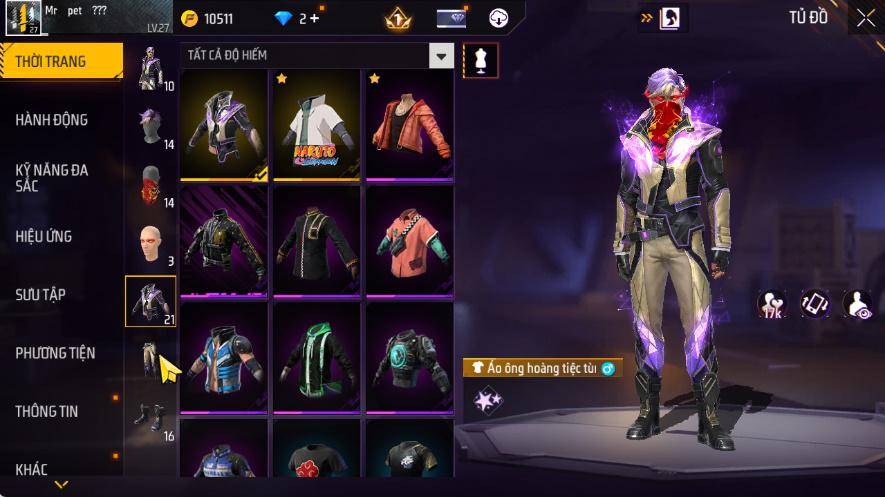
Task: Select the Kỹ Năng Đa Sắc tab
Action: tap(52, 178)
